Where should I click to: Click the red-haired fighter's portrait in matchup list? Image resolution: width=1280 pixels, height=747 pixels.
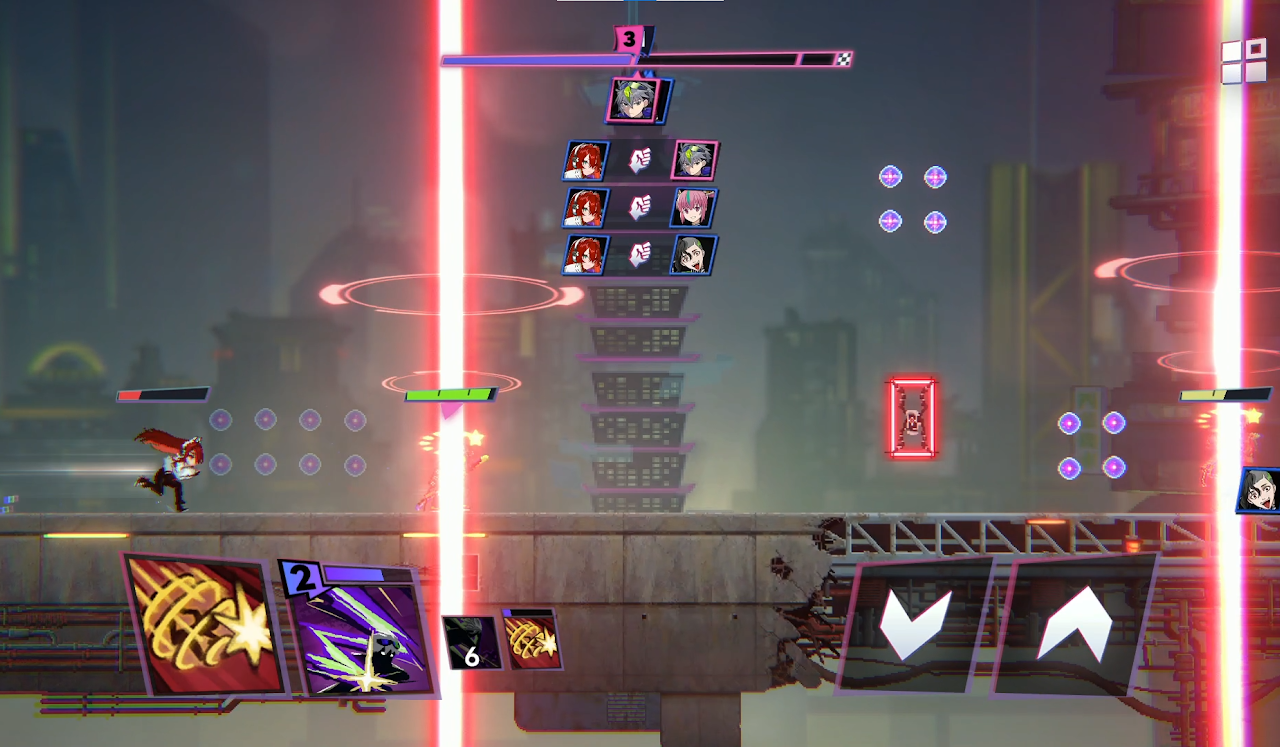click(585, 160)
